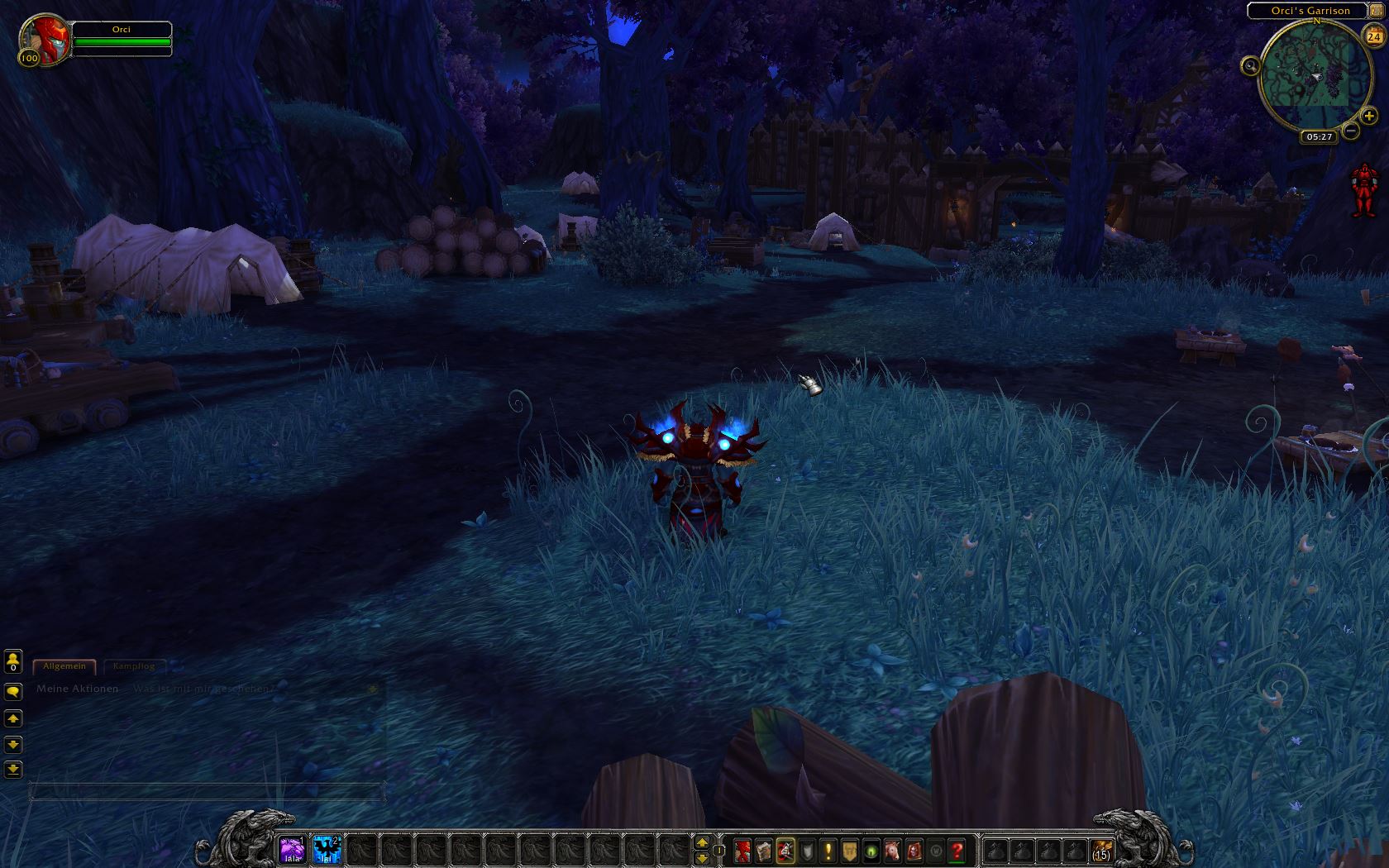Switch to the Allgemein chat tab

point(64,666)
